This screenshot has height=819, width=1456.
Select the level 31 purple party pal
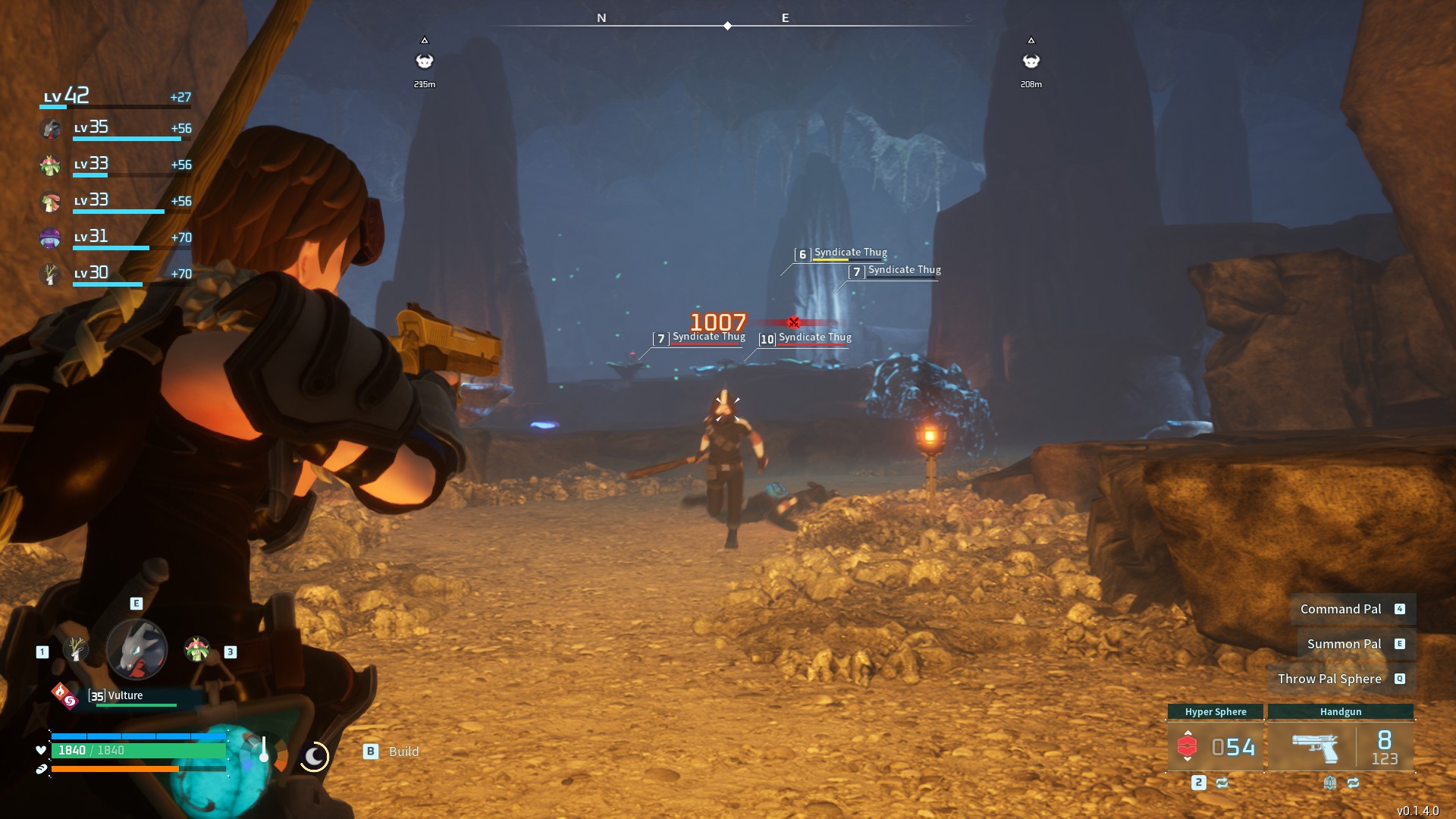click(51, 237)
